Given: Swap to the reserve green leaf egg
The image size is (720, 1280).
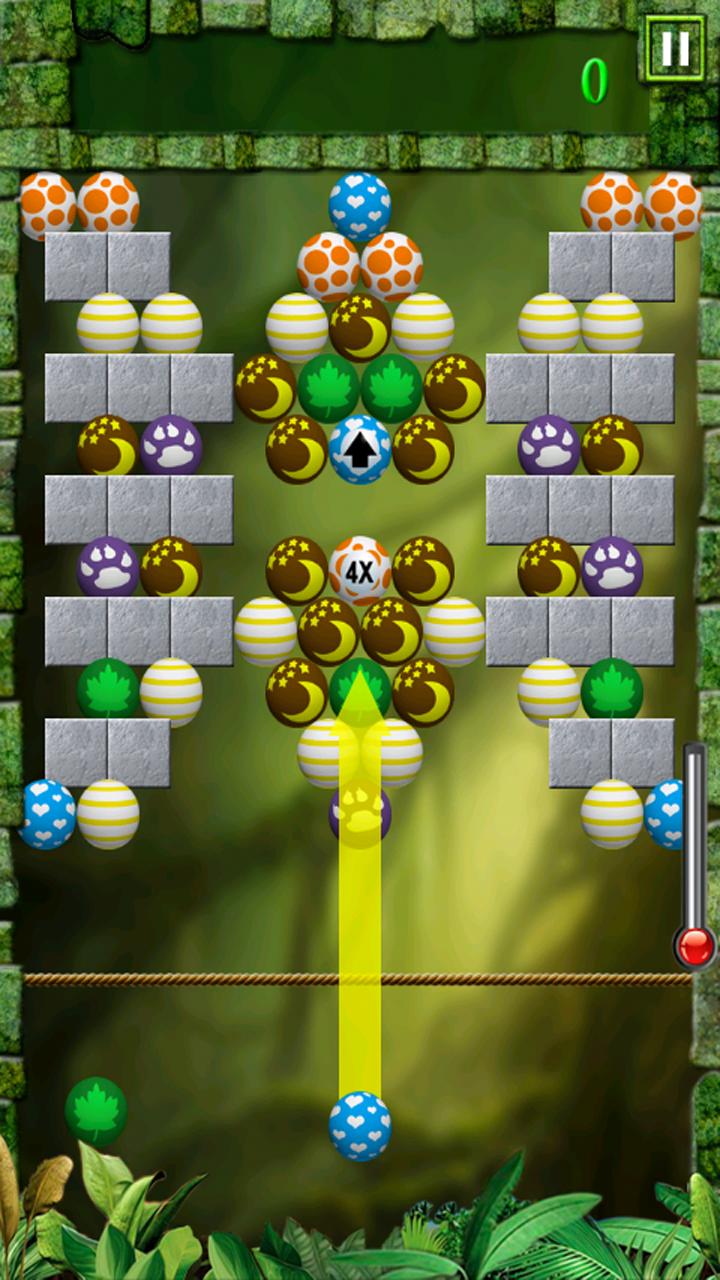Looking at the screenshot, I should (x=96, y=1111).
